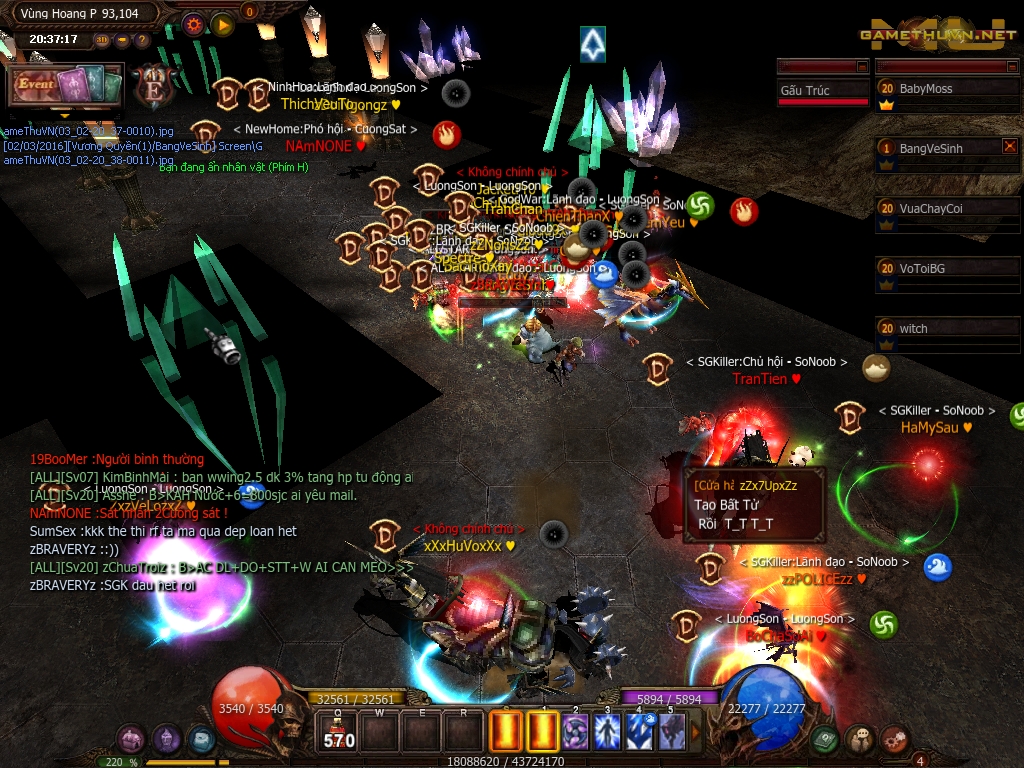Open the gear settings button
1024x768 pixels.
coord(193,23)
